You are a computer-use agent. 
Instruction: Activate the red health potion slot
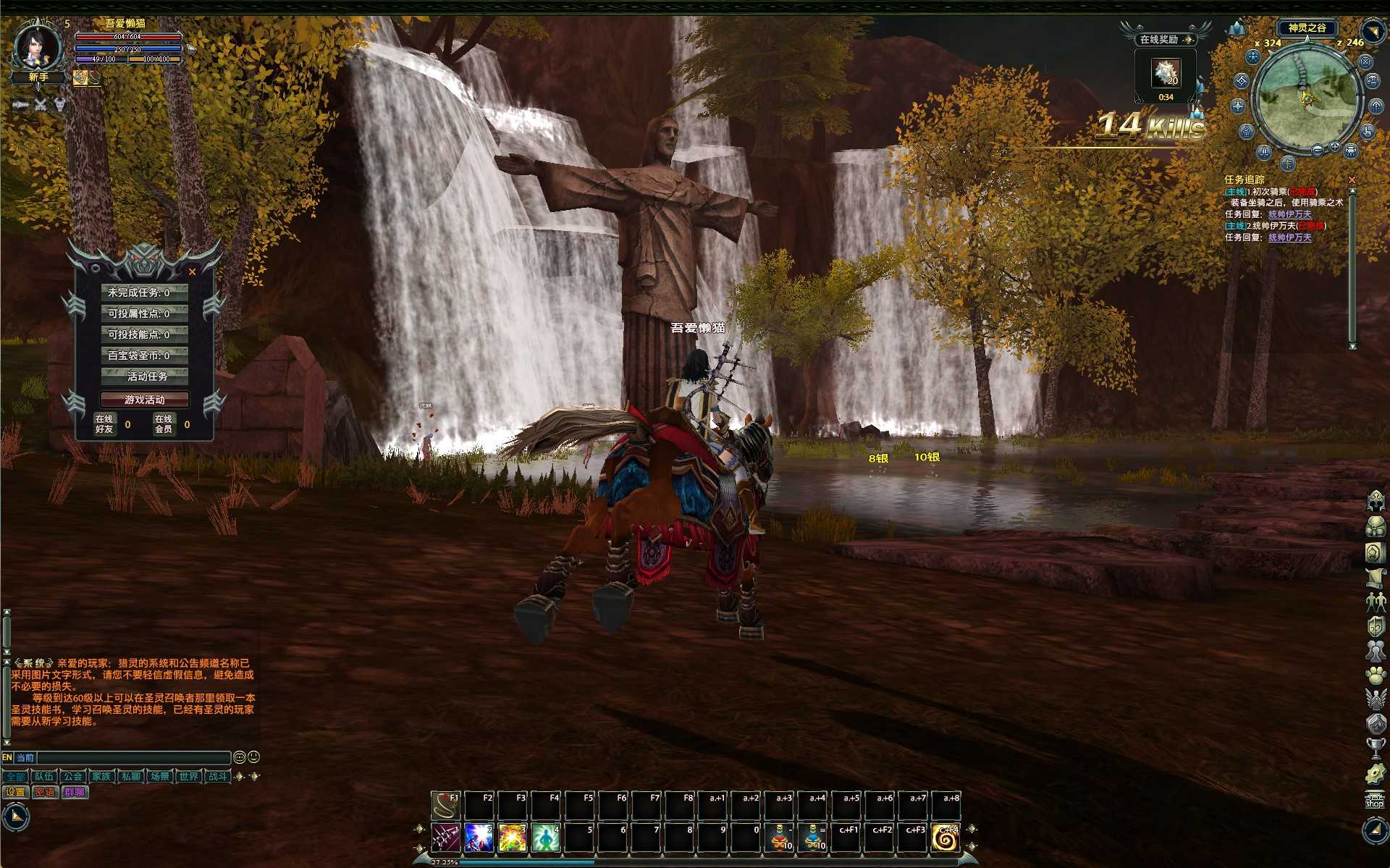pyautogui.click(x=780, y=838)
